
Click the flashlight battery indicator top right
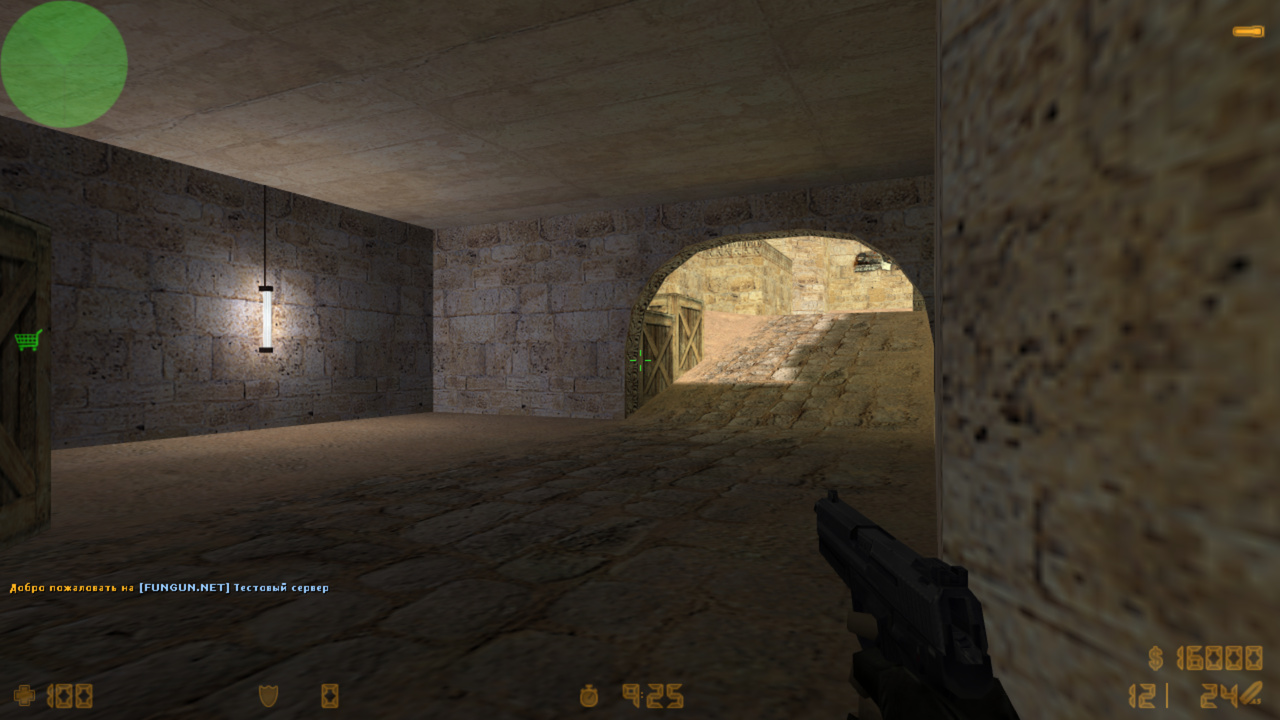pos(1250,31)
